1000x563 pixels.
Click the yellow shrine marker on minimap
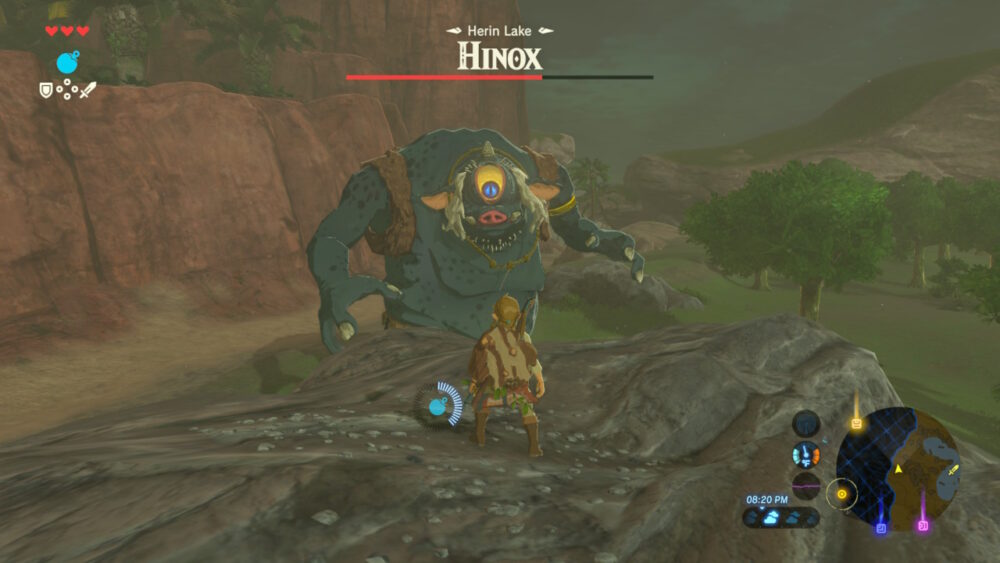pos(857,423)
